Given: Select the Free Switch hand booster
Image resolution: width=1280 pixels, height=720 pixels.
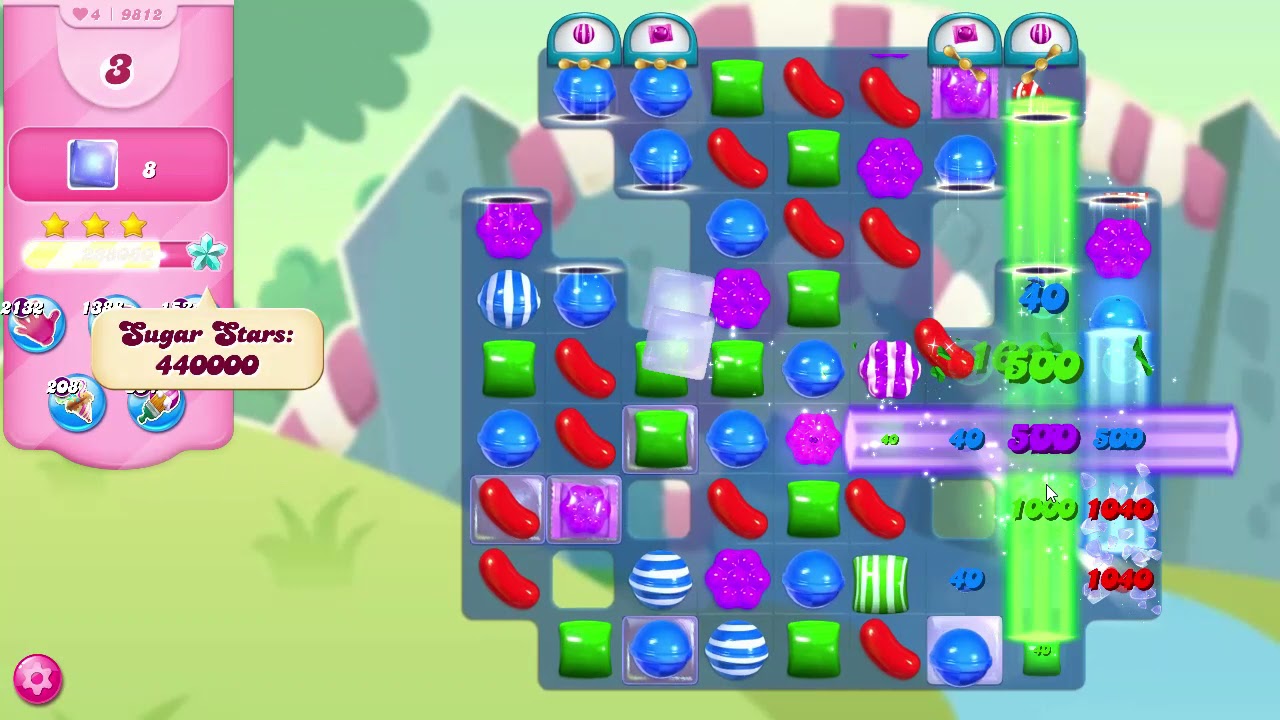Looking at the screenshot, I should pyautogui.click(x=35, y=325).
